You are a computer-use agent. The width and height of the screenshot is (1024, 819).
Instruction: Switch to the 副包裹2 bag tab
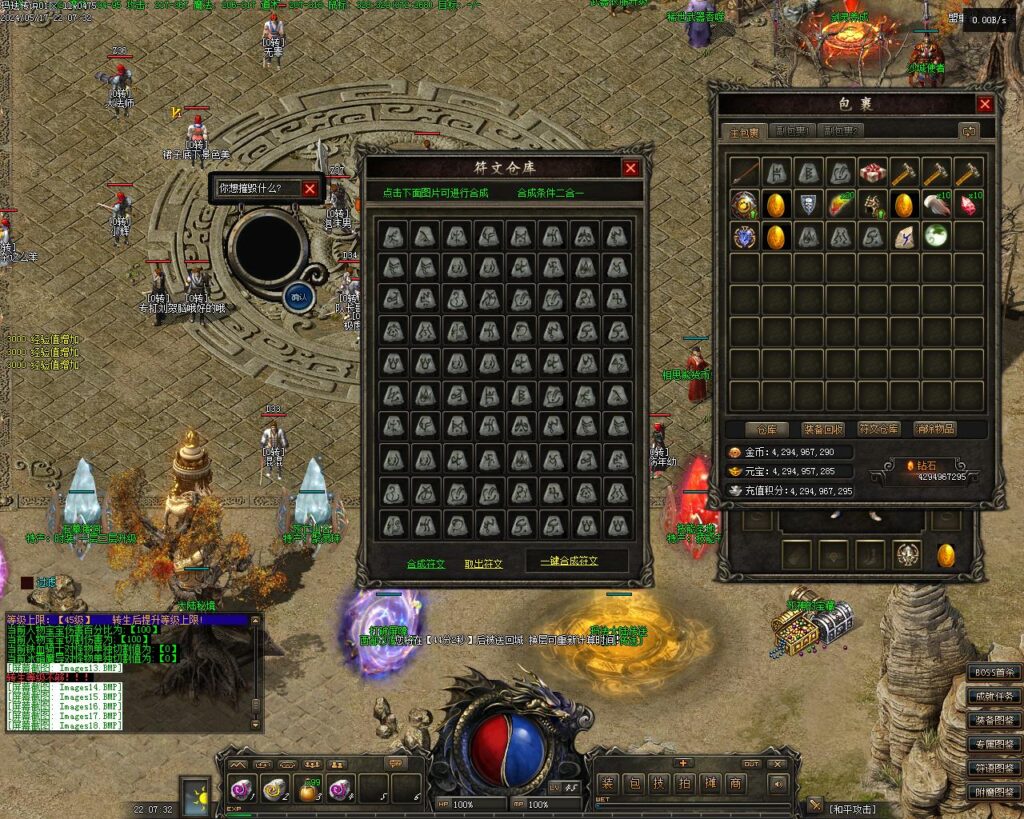841,131
